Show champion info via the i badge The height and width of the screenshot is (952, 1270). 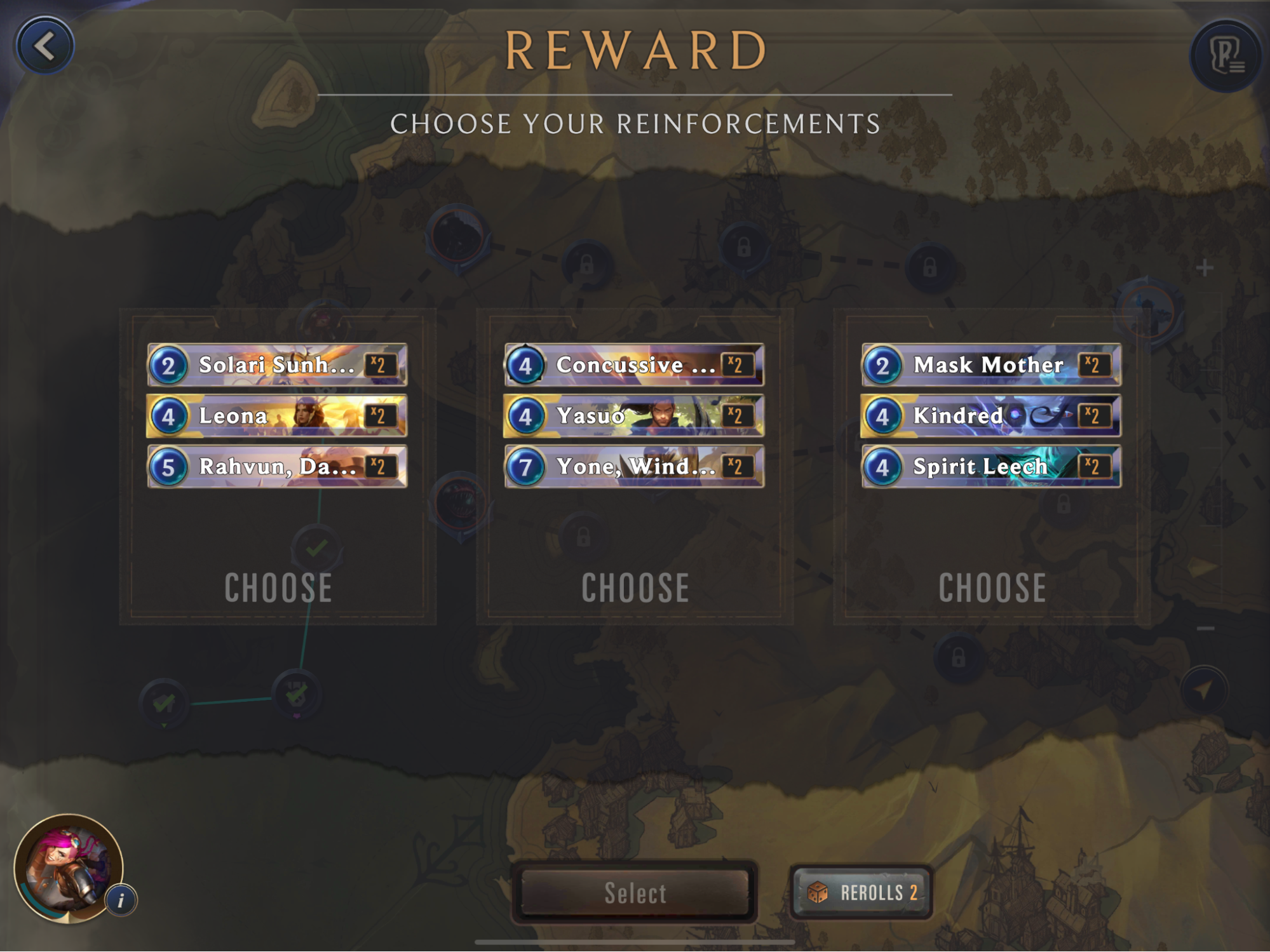[121, 900]
